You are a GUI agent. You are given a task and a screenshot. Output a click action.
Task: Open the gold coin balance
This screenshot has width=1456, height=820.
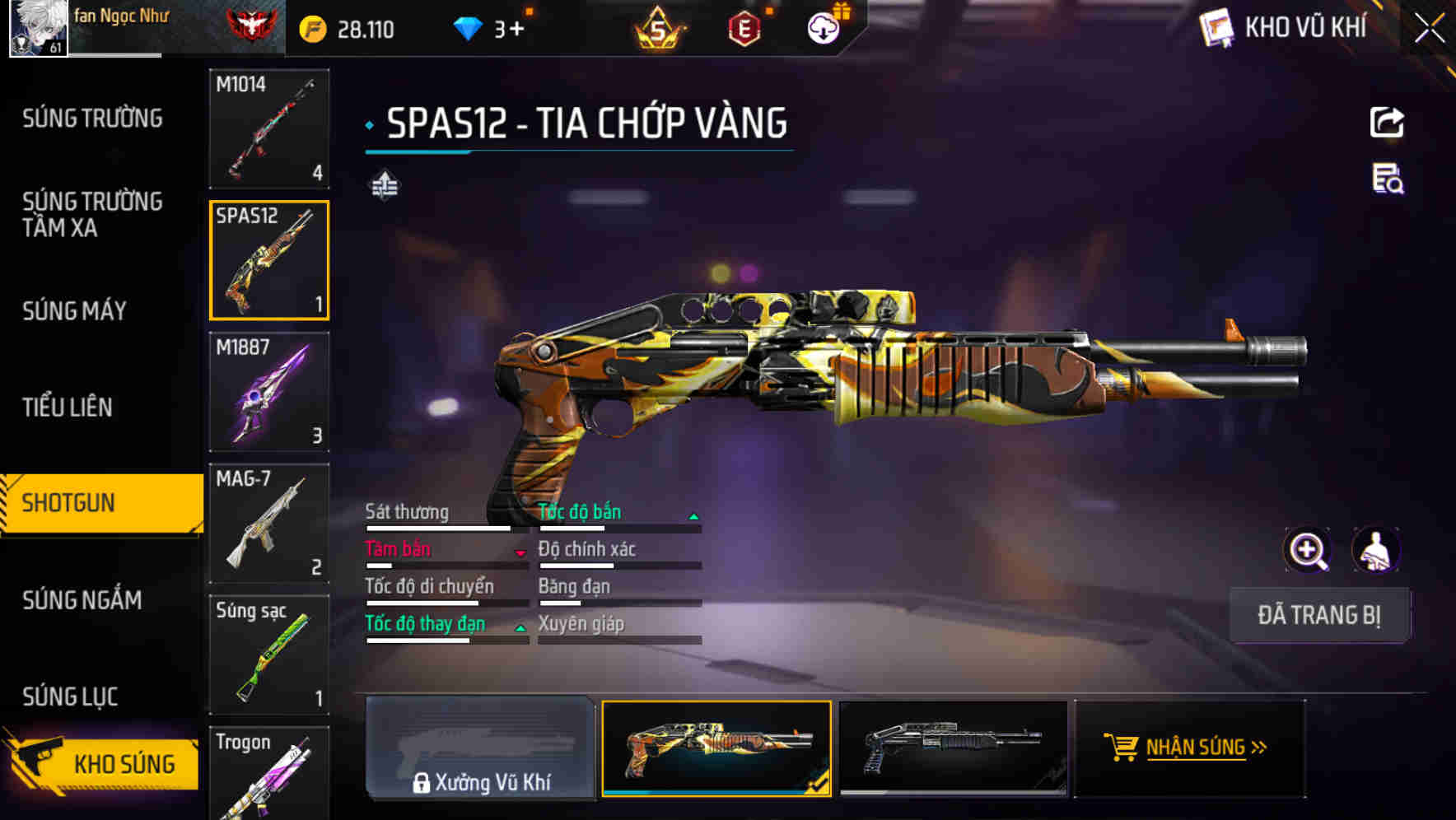pyautogui.click(x=344, y=27)
